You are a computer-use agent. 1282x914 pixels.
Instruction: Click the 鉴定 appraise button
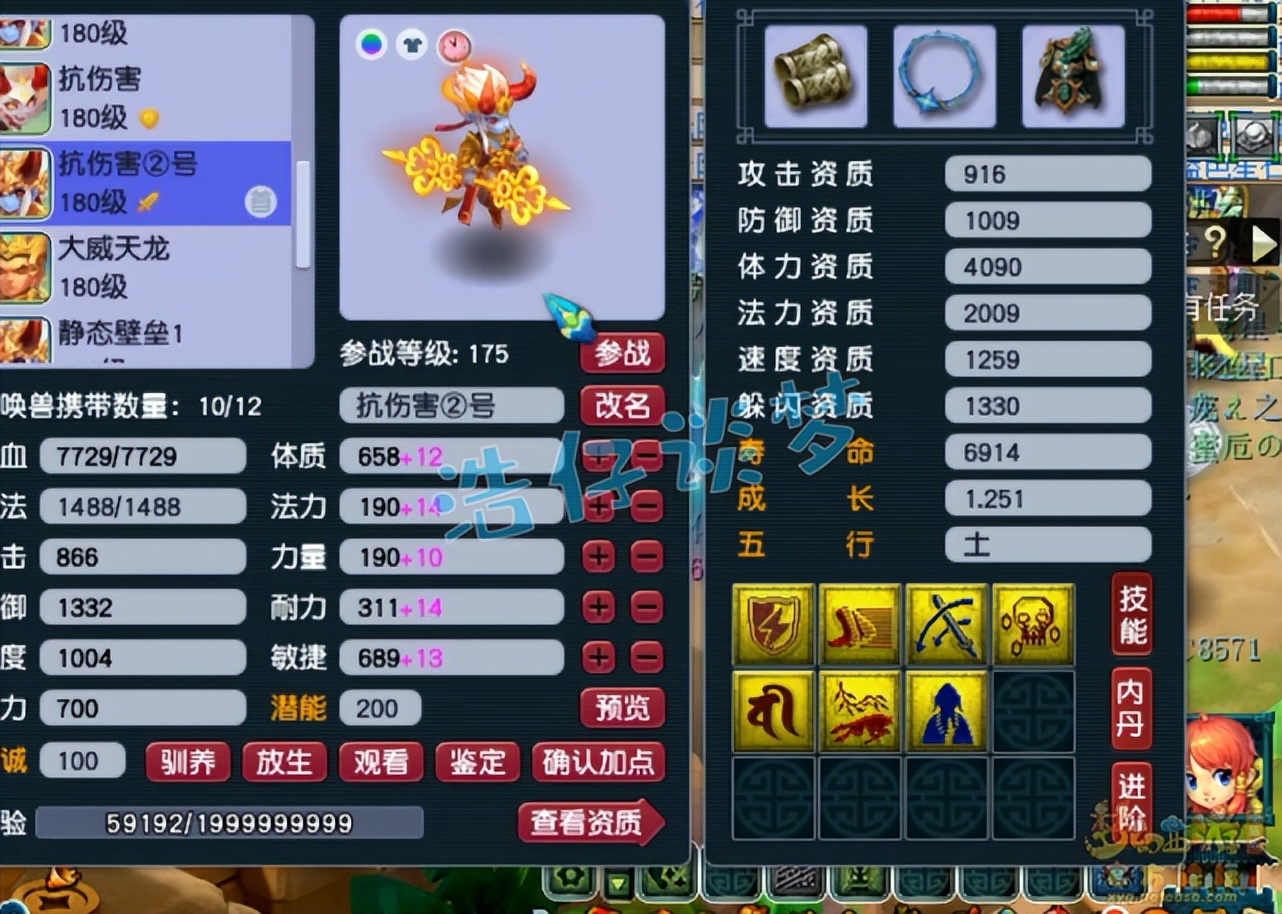[477, 762]
